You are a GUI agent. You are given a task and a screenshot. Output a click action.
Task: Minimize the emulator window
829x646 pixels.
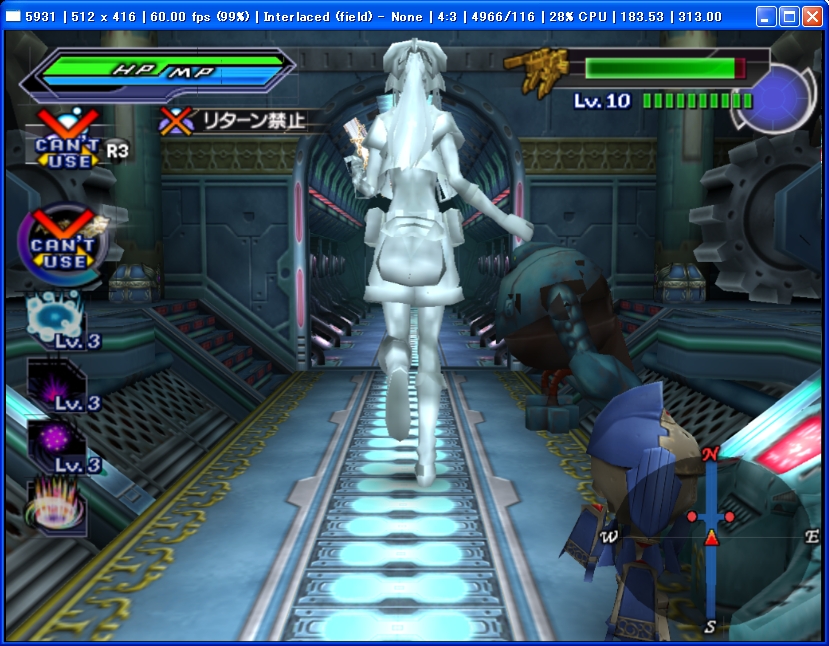(x=765, y=16)
